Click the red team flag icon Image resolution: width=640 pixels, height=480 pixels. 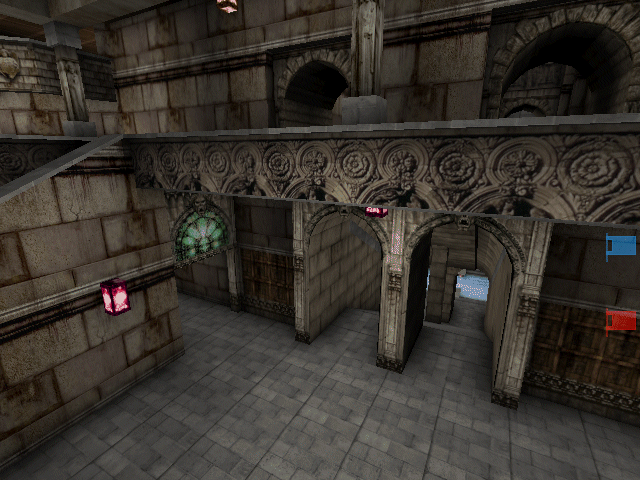(x=621, y=320)
